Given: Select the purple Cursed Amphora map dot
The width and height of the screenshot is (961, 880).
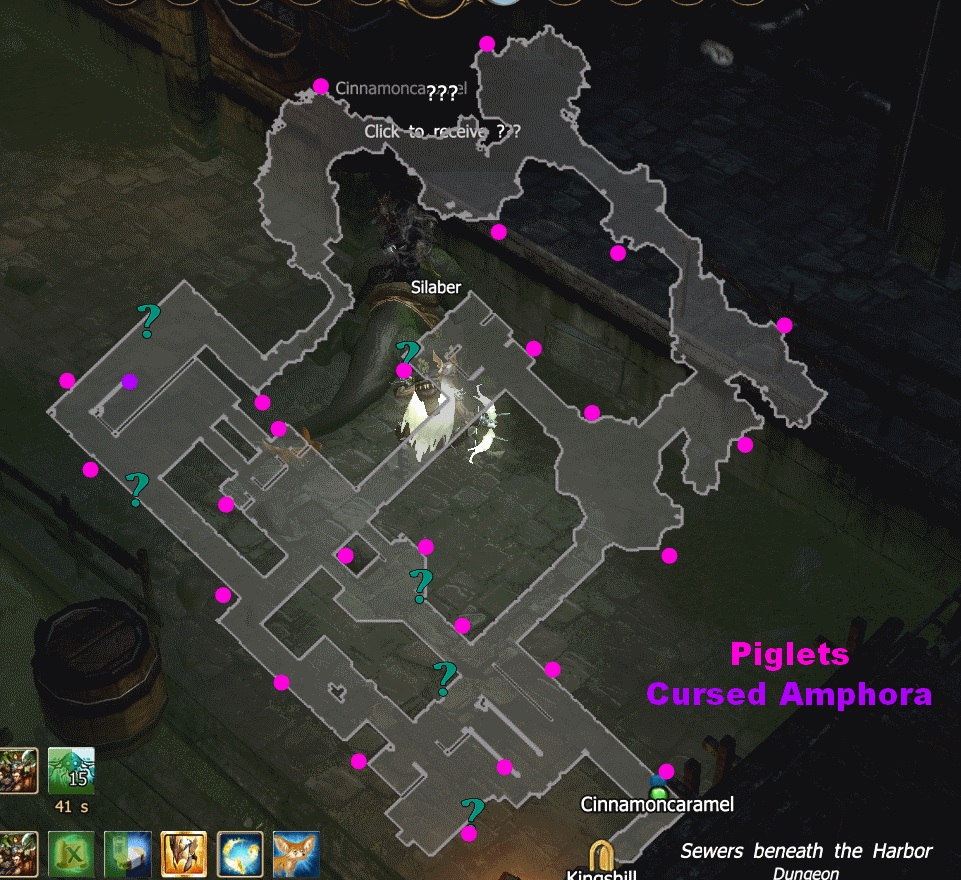Looking at the screenshot, I should pyautogui.click(x=129, y=381).
